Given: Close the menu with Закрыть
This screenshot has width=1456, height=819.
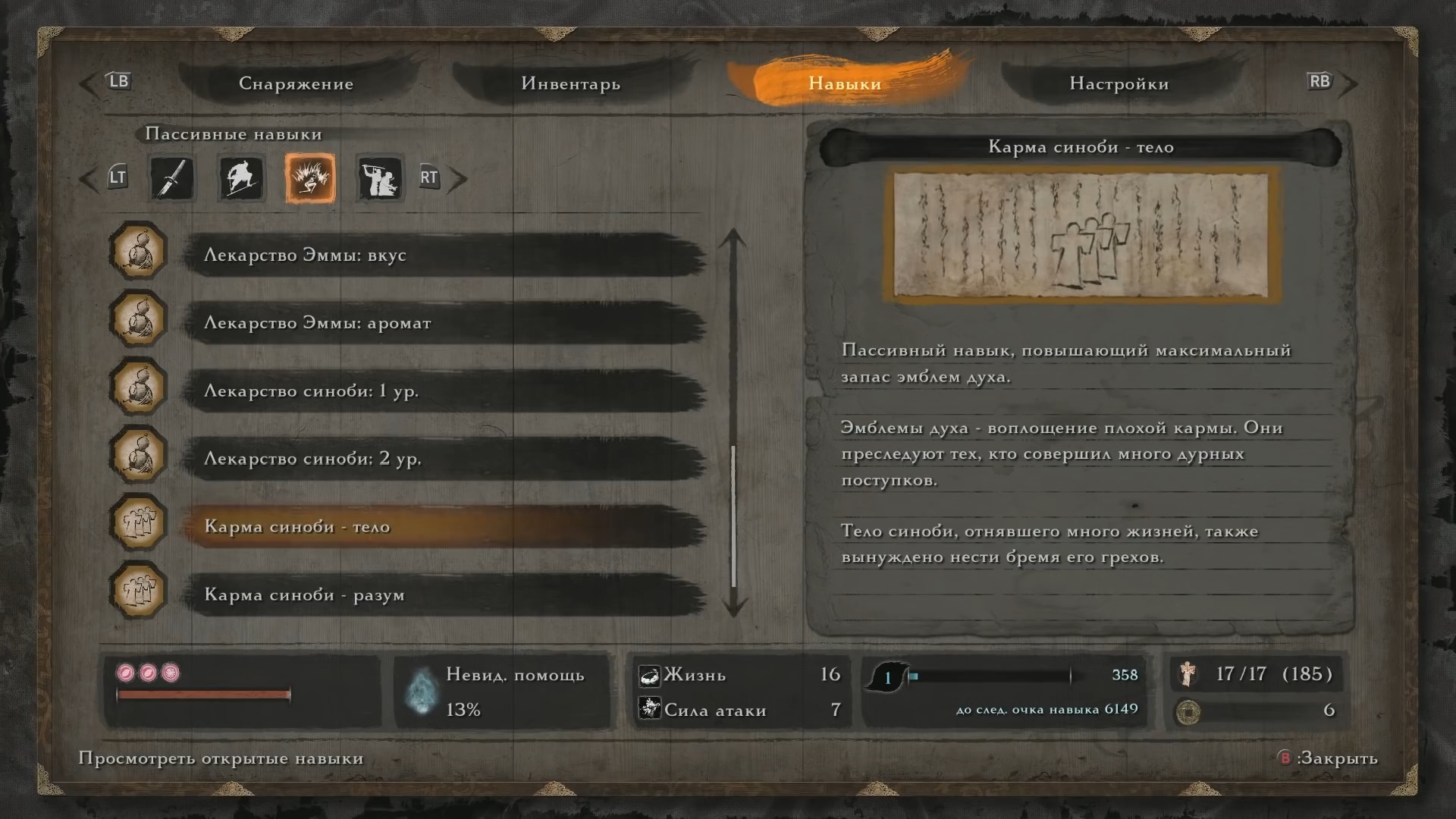Looking at the screenshot, I should tap(1329, 758).
